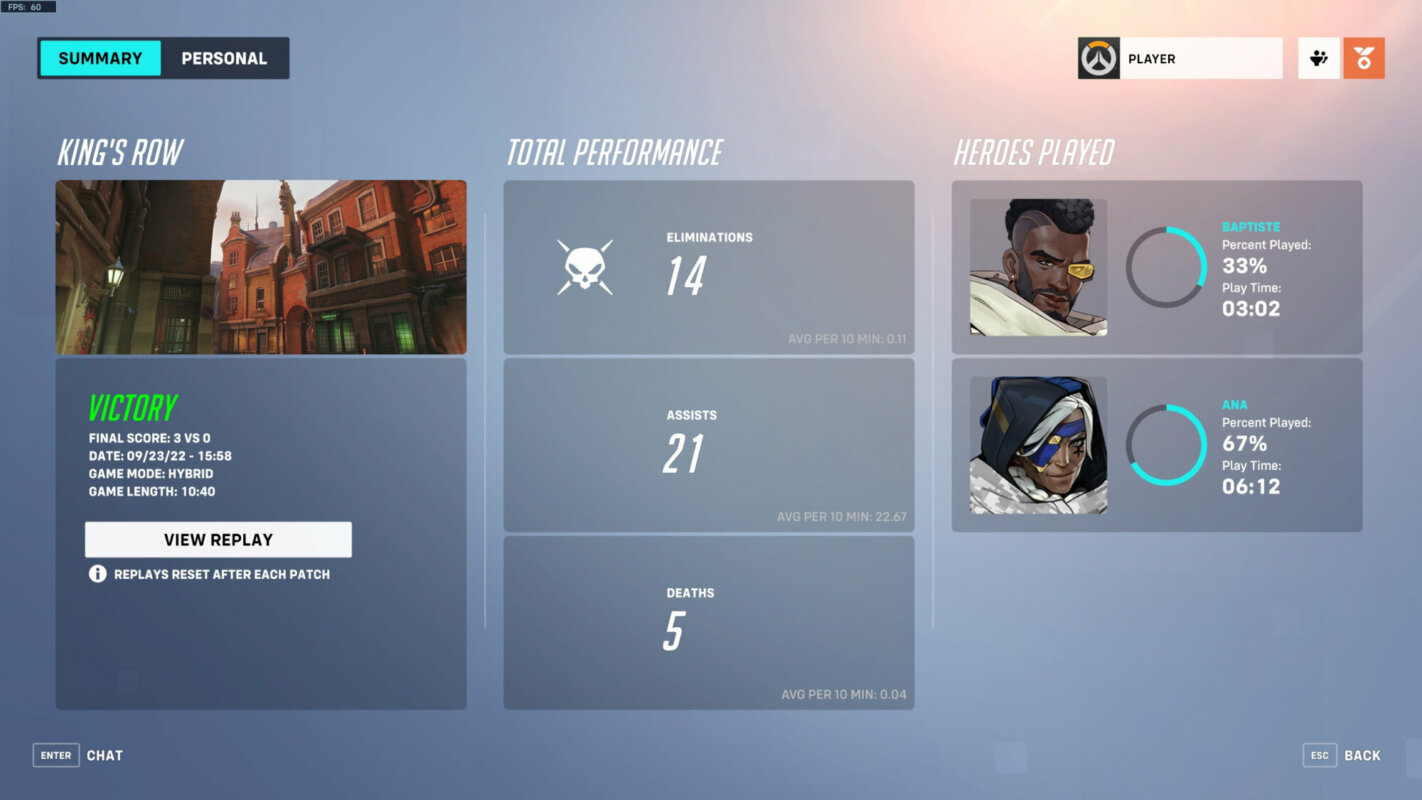
Task: Open the social groups icon near player name
Action: [1318, 57]
